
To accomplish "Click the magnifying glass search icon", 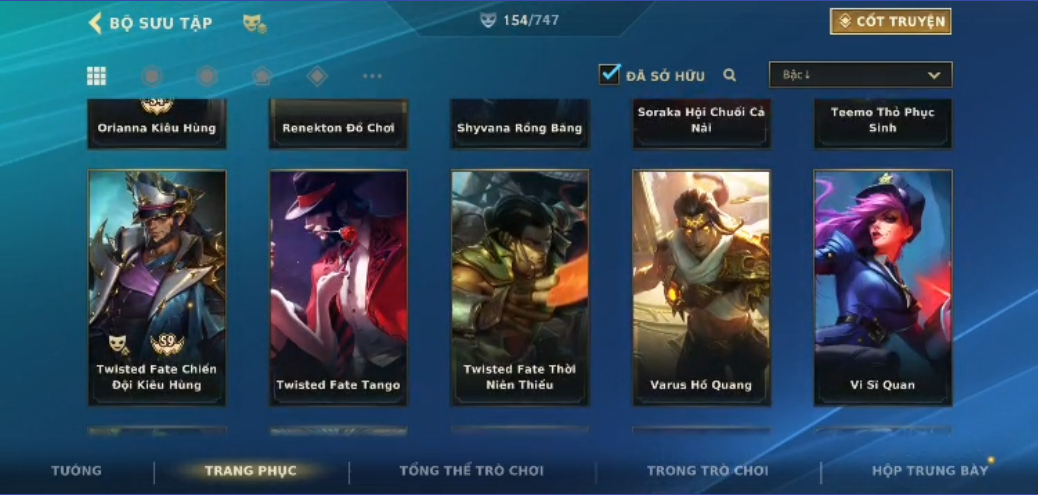I will [x=730, y=75].
